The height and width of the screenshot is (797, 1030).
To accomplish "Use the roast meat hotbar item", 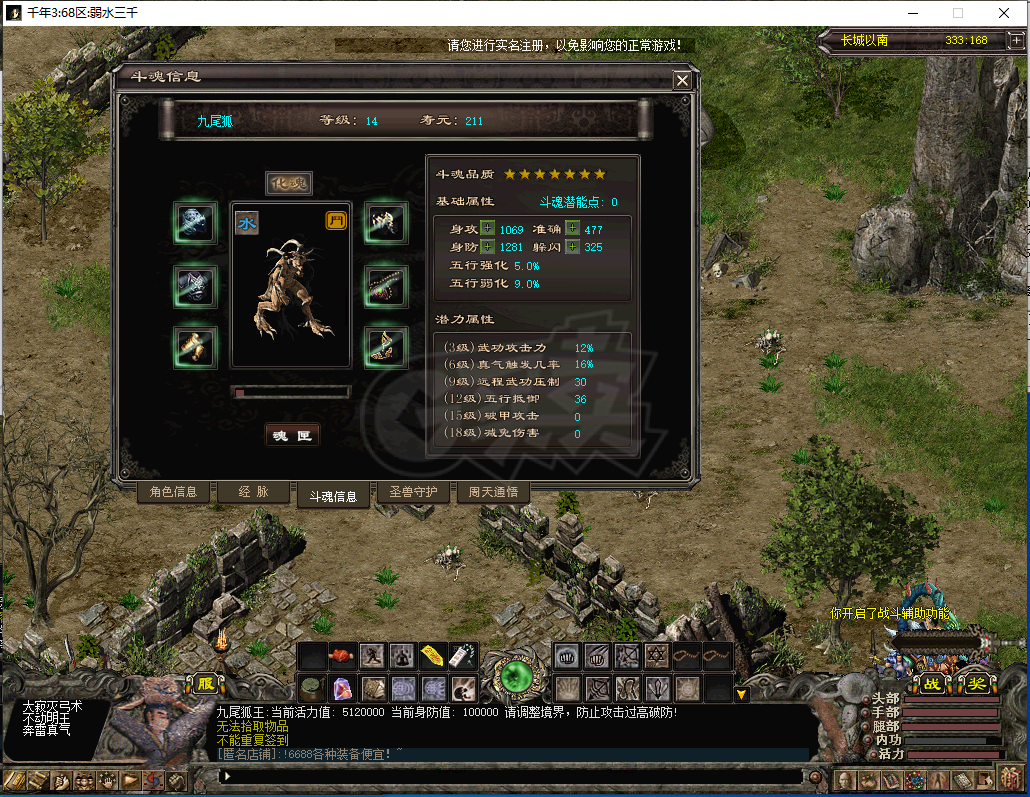I will coord(342,656).
